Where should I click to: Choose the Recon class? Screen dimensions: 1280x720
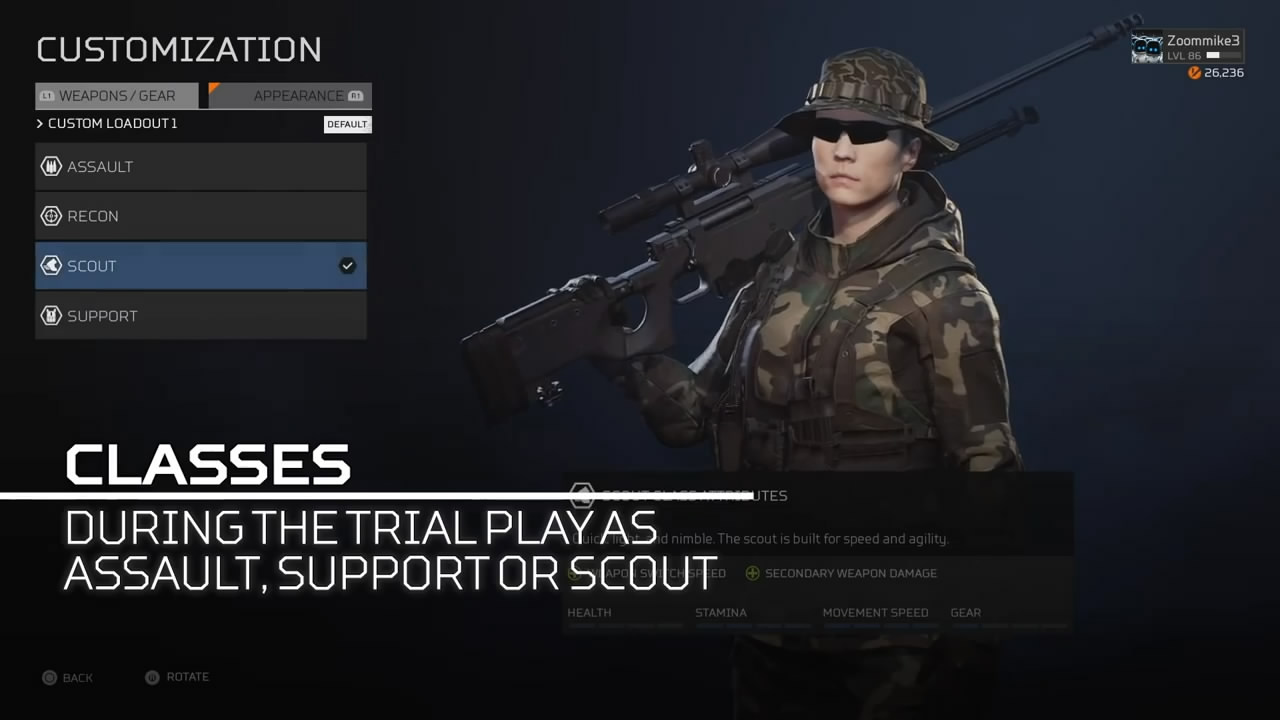tap(200, 216)
